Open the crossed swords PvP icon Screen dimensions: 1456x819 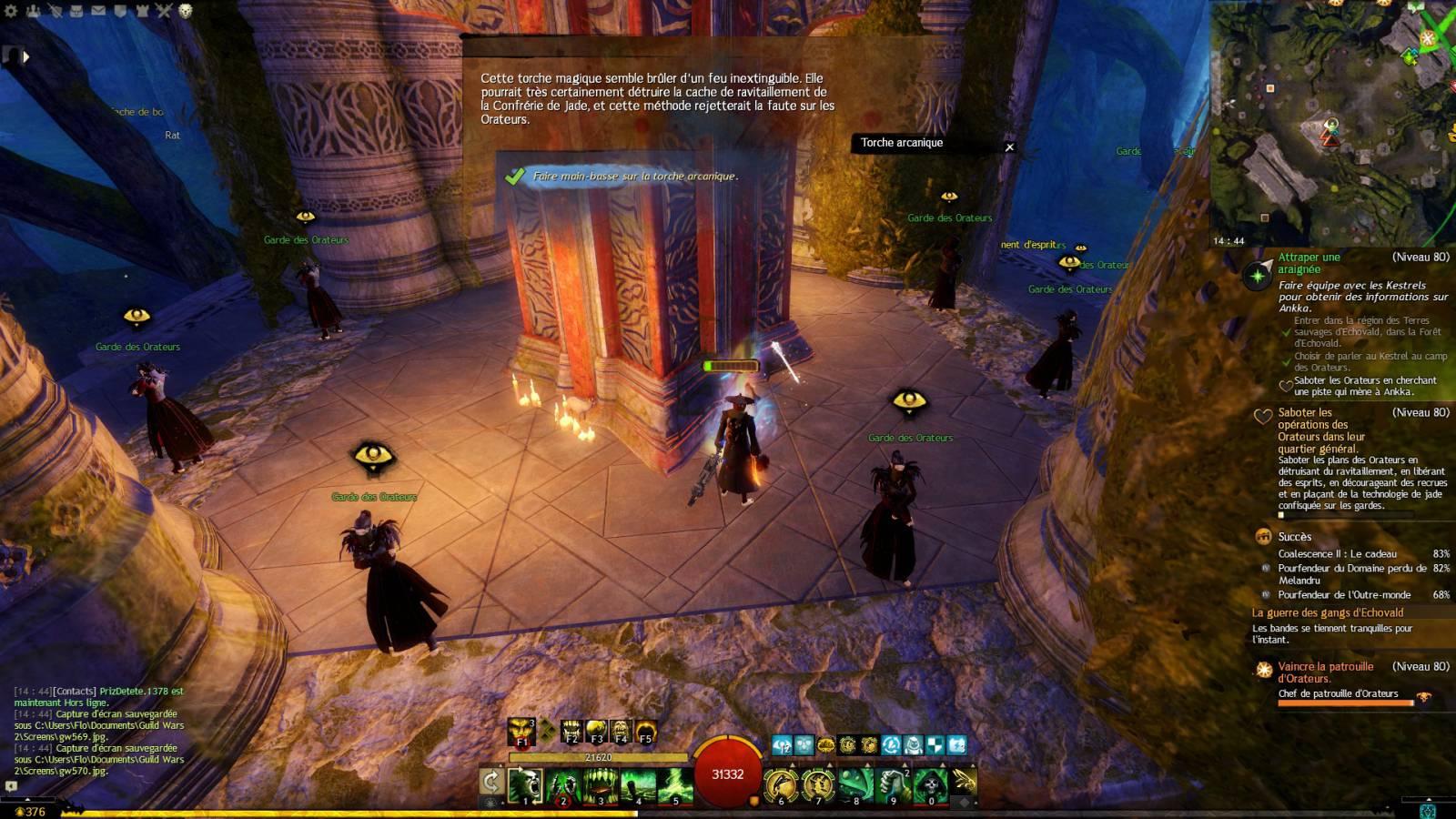(x=164, y=11)
